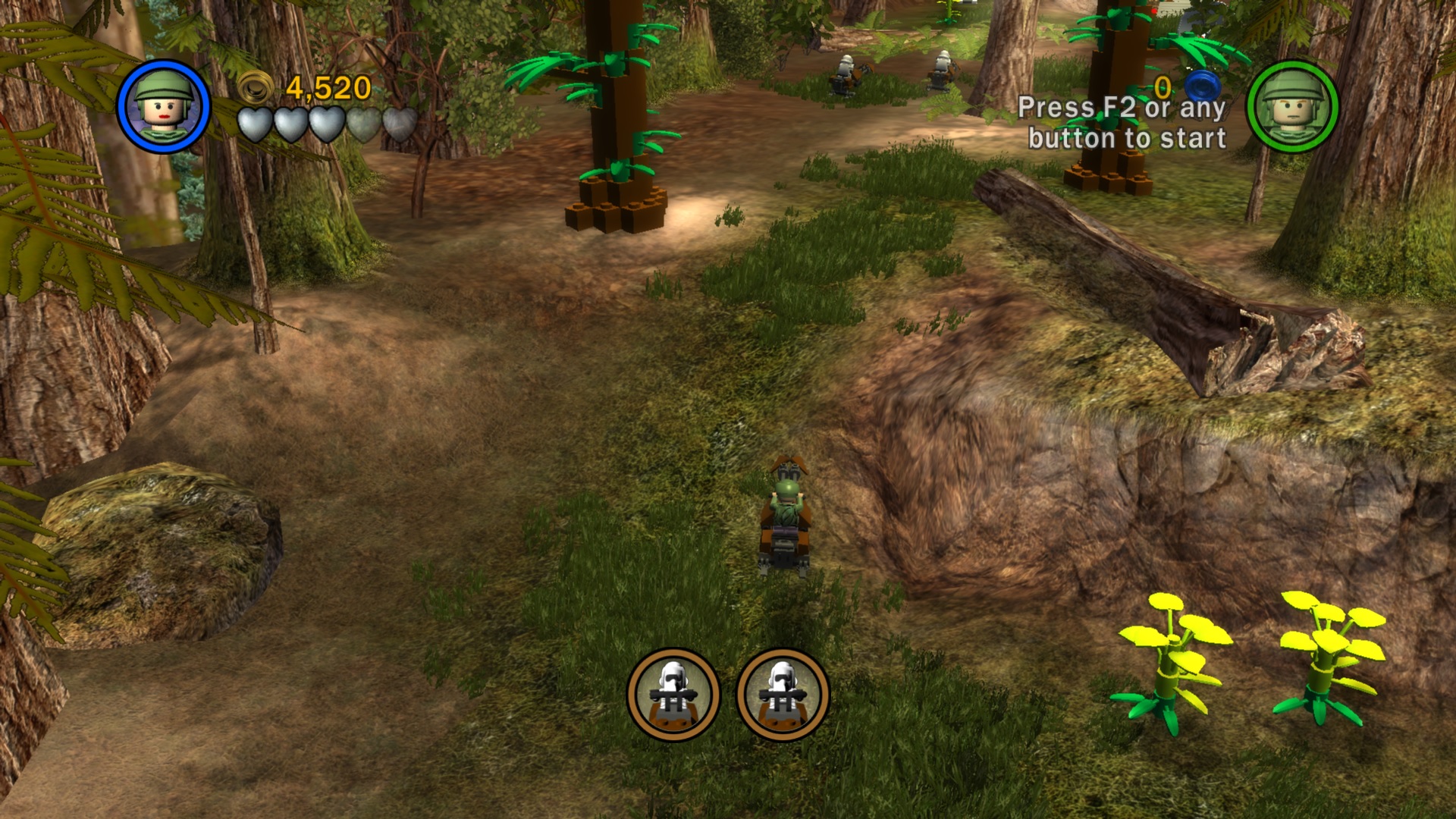
Task: Click the green-ringed player two character portrait
Action: pos(1292,106)
